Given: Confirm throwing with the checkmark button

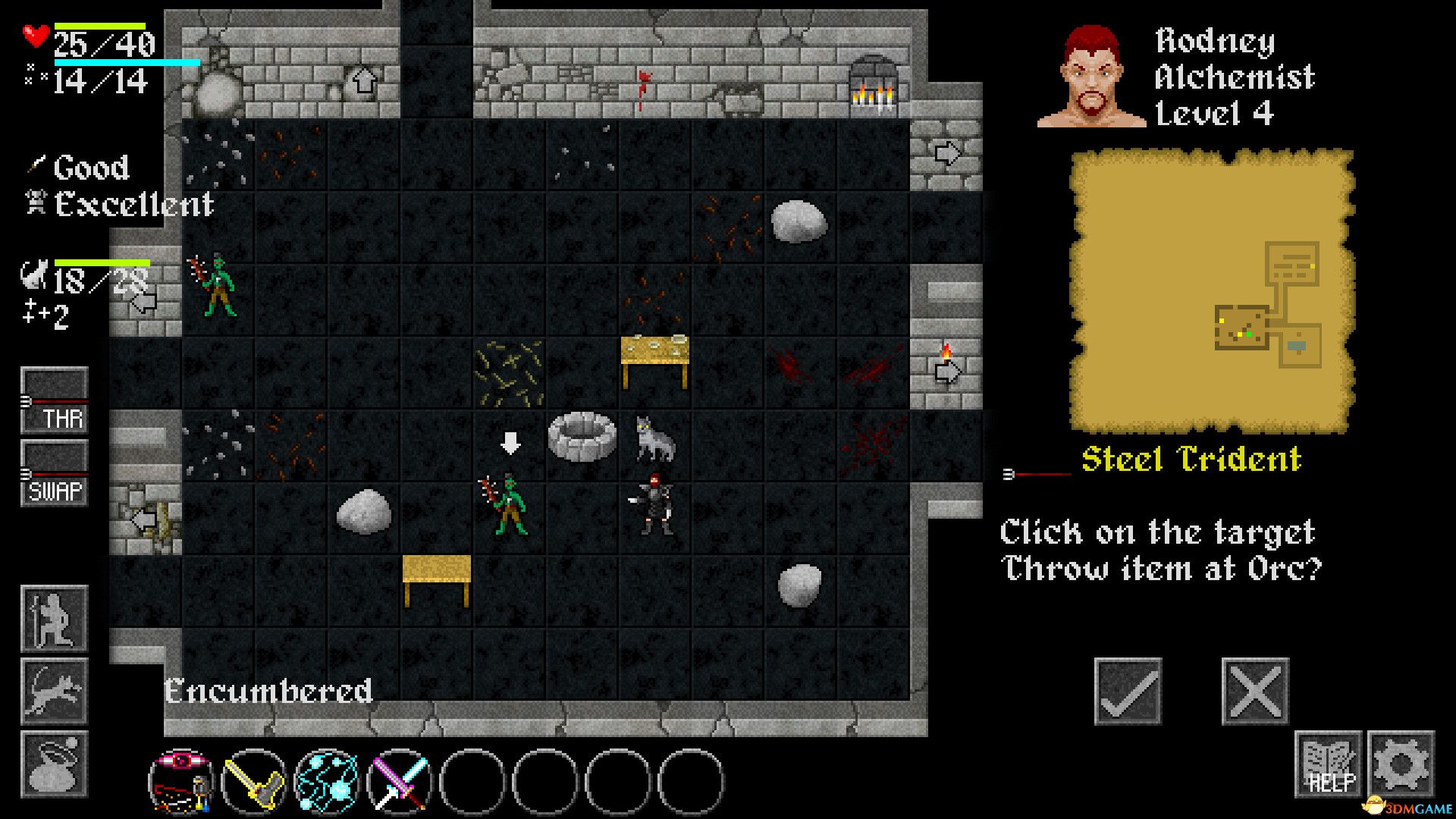Looking at the screenshot, I should click(1128, 690).
